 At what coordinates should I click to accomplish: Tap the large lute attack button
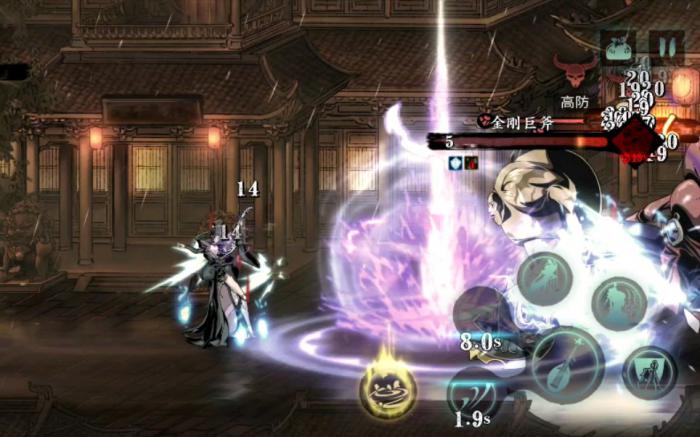click(x=567, y=365)
